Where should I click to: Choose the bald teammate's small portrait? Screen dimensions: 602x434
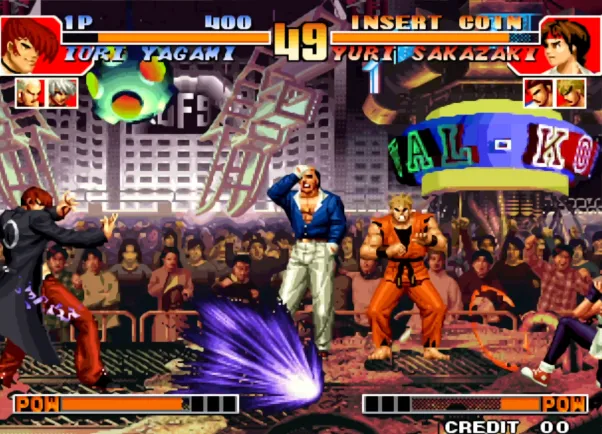27,93
